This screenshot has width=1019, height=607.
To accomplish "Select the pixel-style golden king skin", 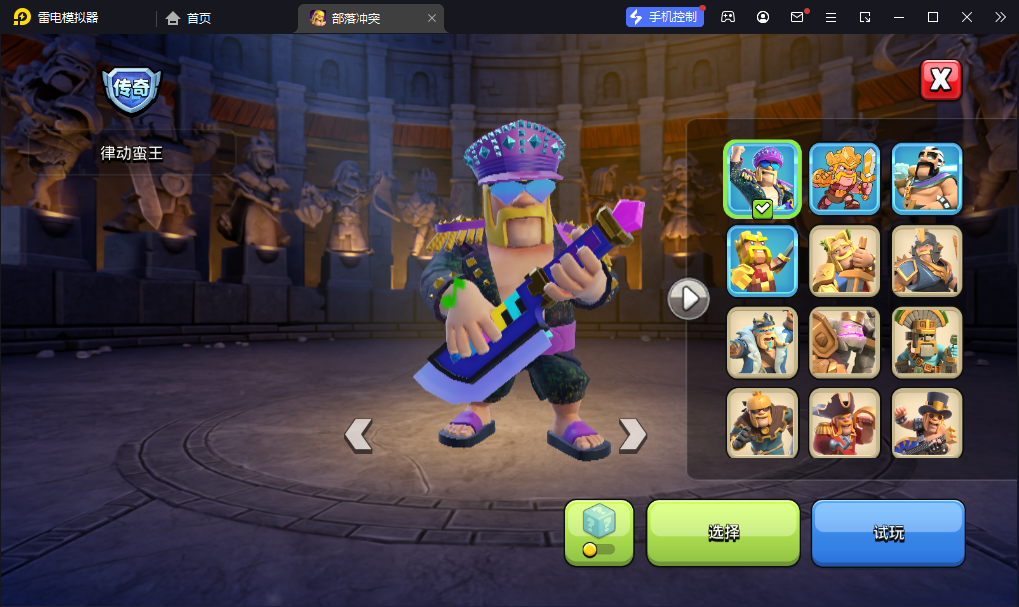I will coord(762,261).
